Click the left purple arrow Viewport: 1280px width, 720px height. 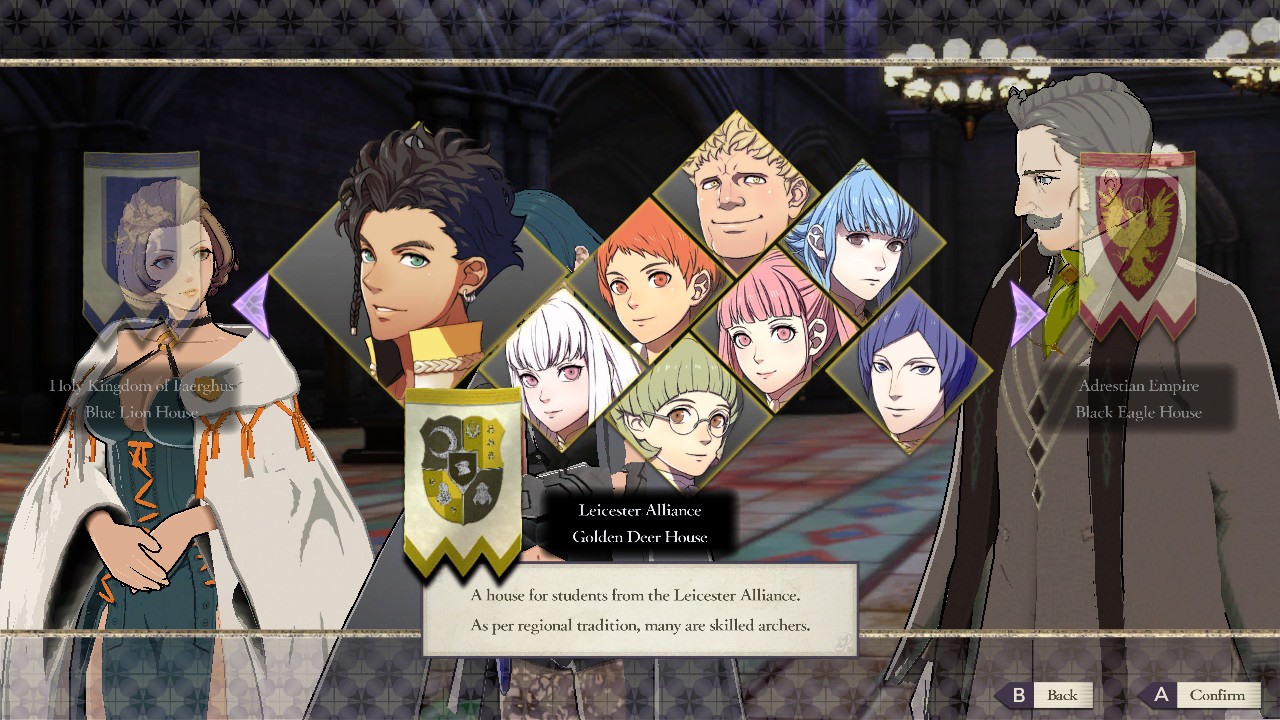point(251,306)
